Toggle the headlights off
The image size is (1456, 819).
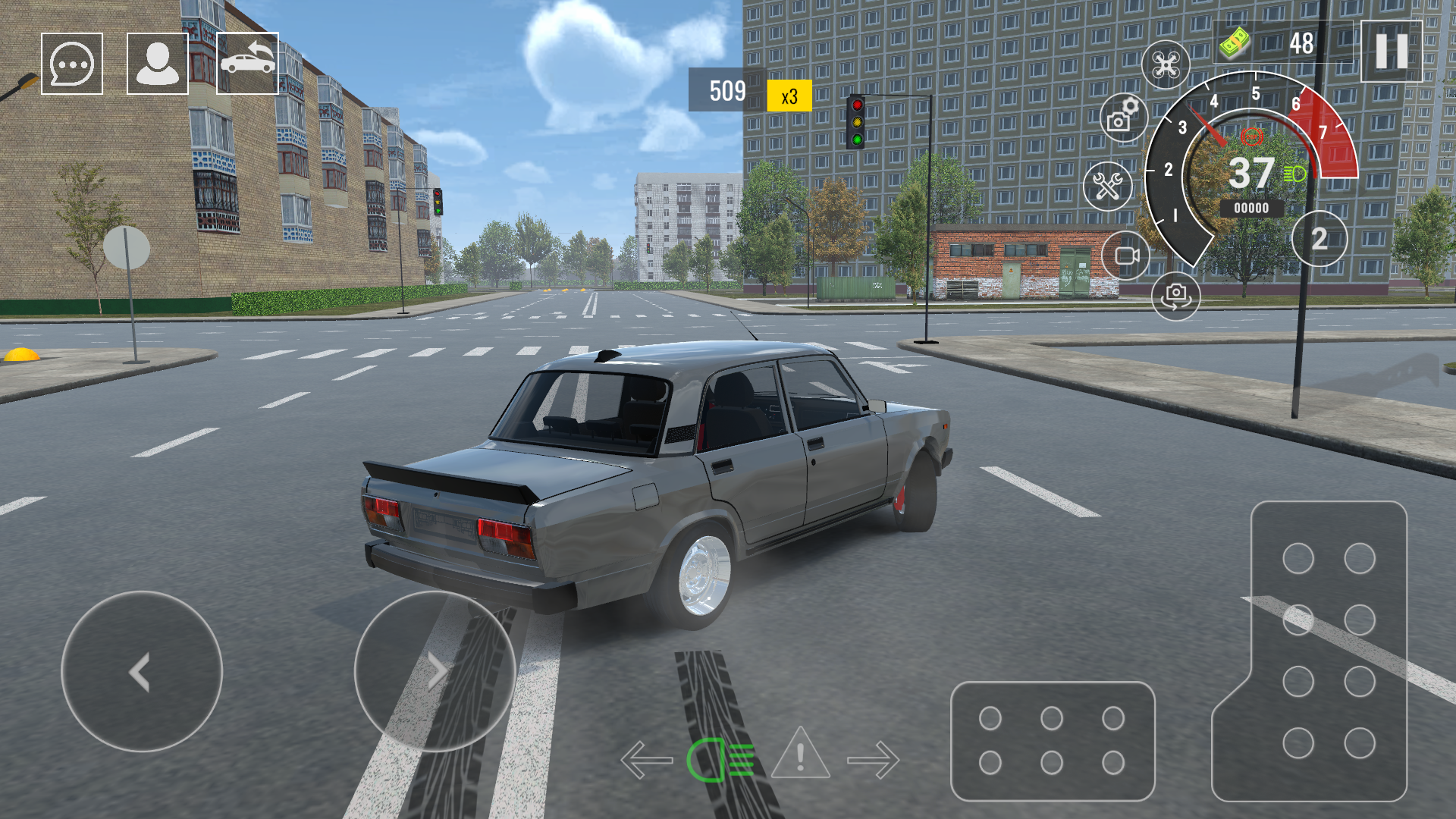click(719, 758)
